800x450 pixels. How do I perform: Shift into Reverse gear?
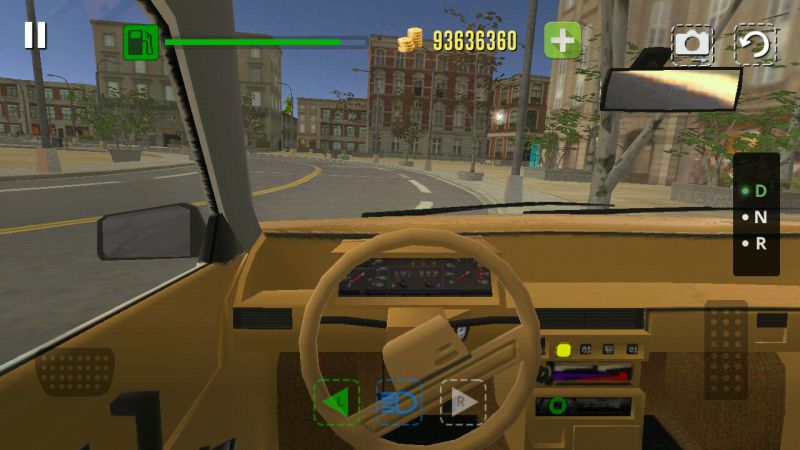coord(755,243)
